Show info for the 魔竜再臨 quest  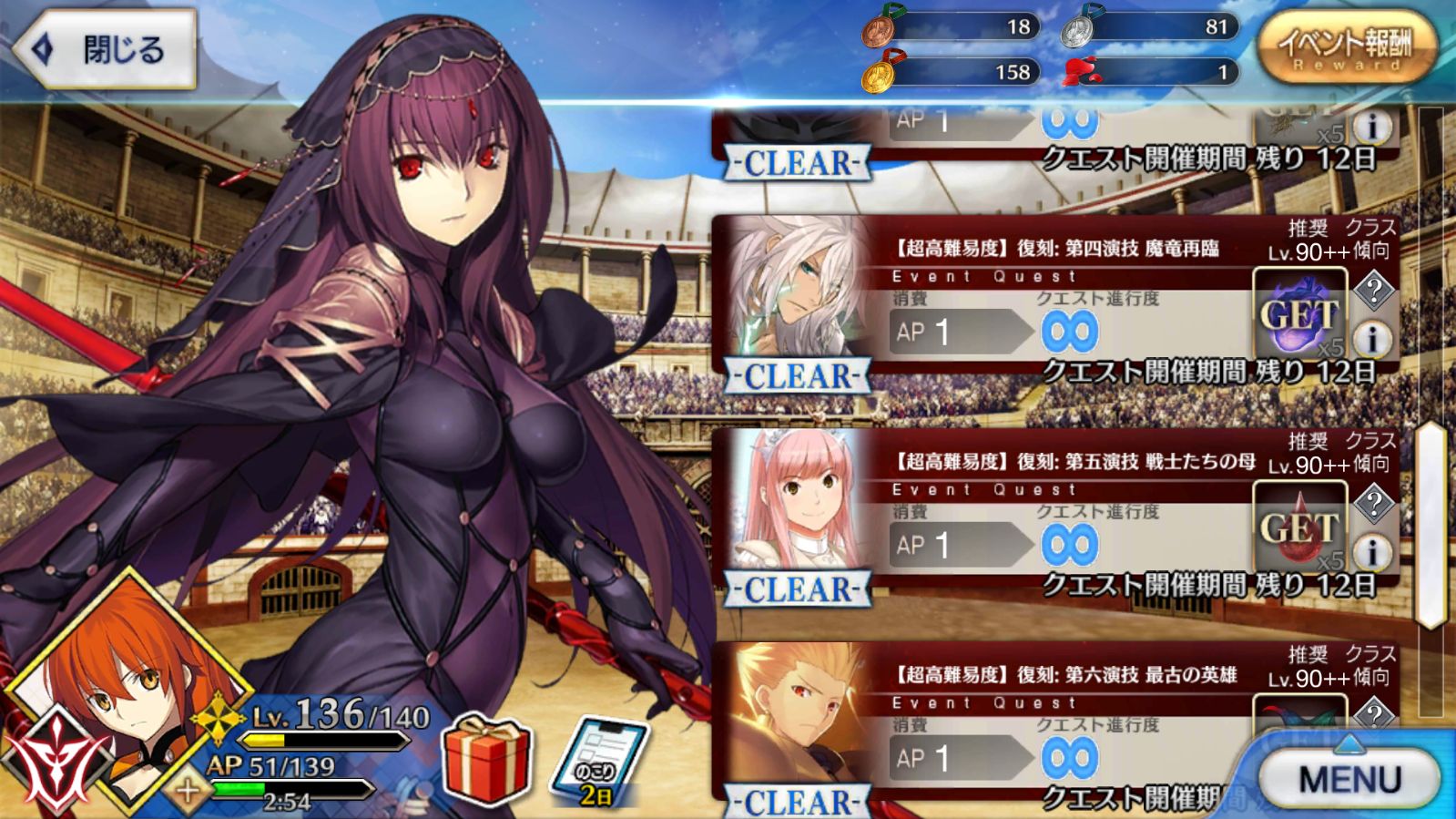tap(1372, 339)
